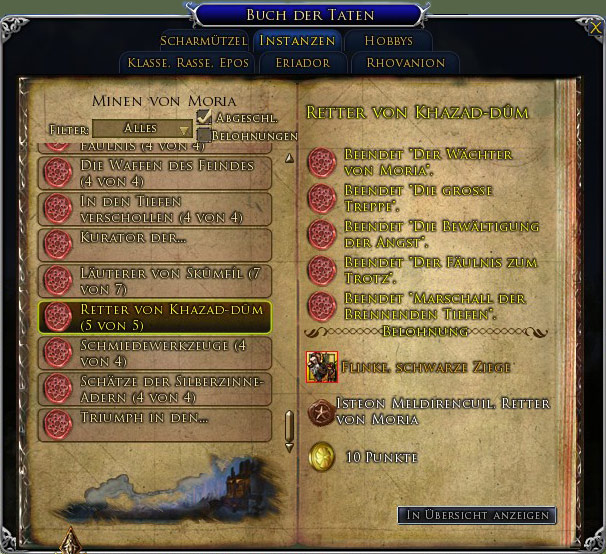
Task: Open the Alles filter dropdown
Action: point(142,129)
